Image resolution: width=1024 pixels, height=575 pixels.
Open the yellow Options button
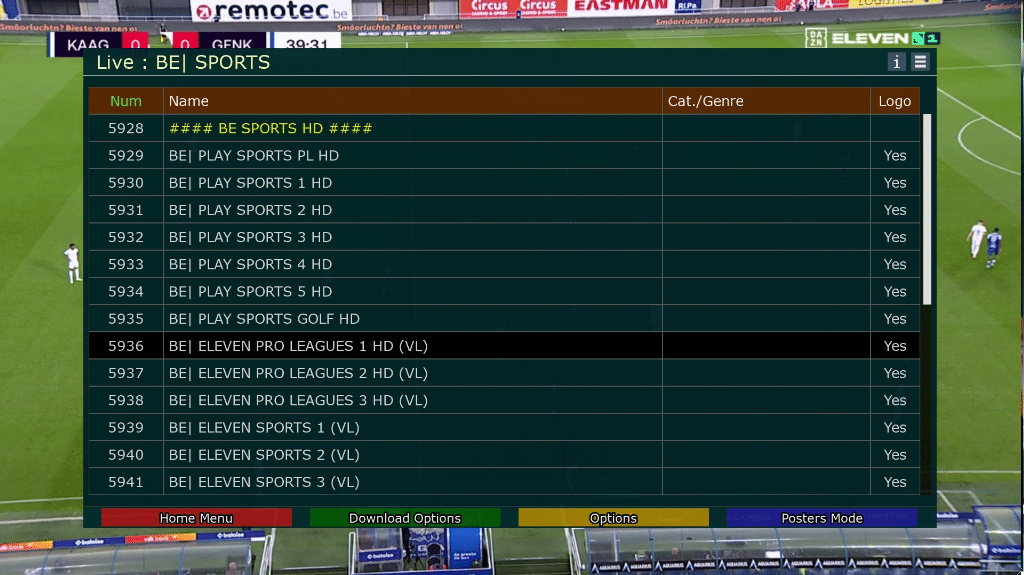tap(613, 518)
